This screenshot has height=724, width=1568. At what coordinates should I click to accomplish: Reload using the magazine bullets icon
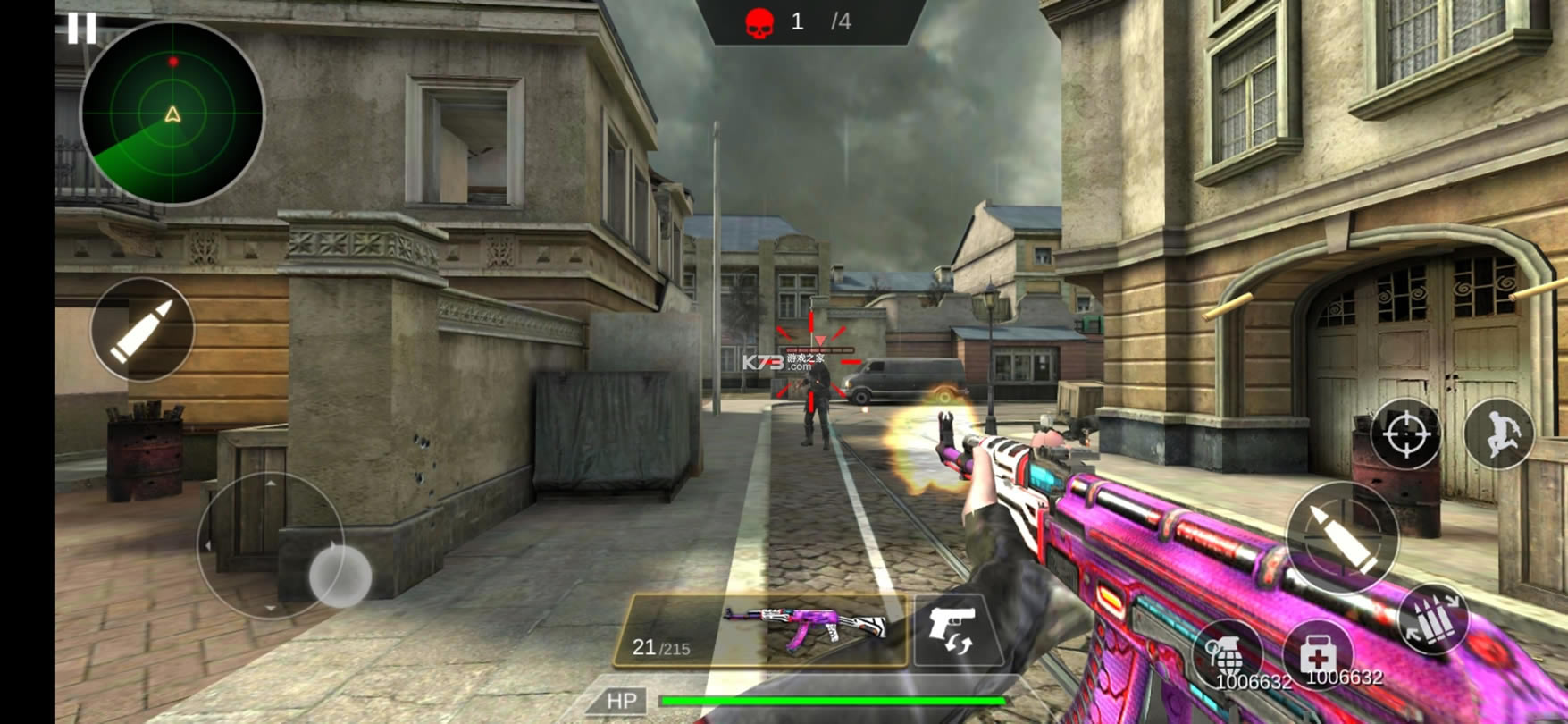tap(1434, 619)
